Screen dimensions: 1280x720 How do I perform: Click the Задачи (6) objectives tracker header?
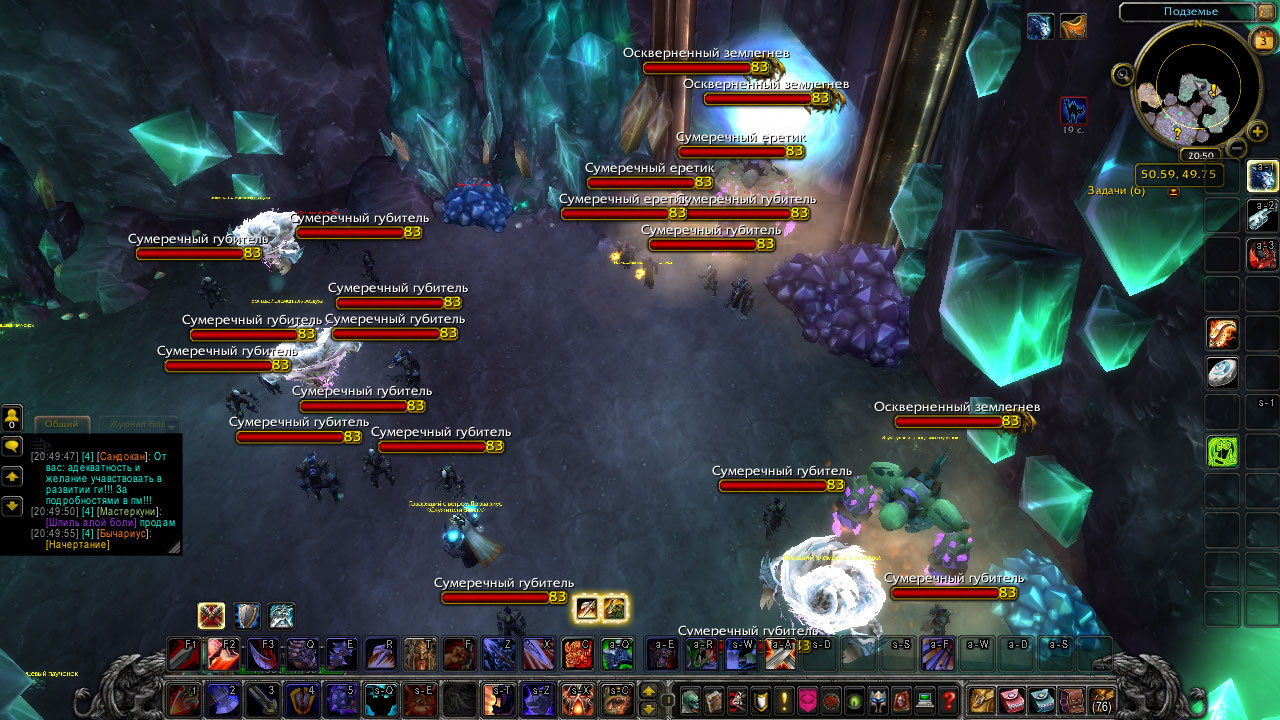pos(1116,190)
